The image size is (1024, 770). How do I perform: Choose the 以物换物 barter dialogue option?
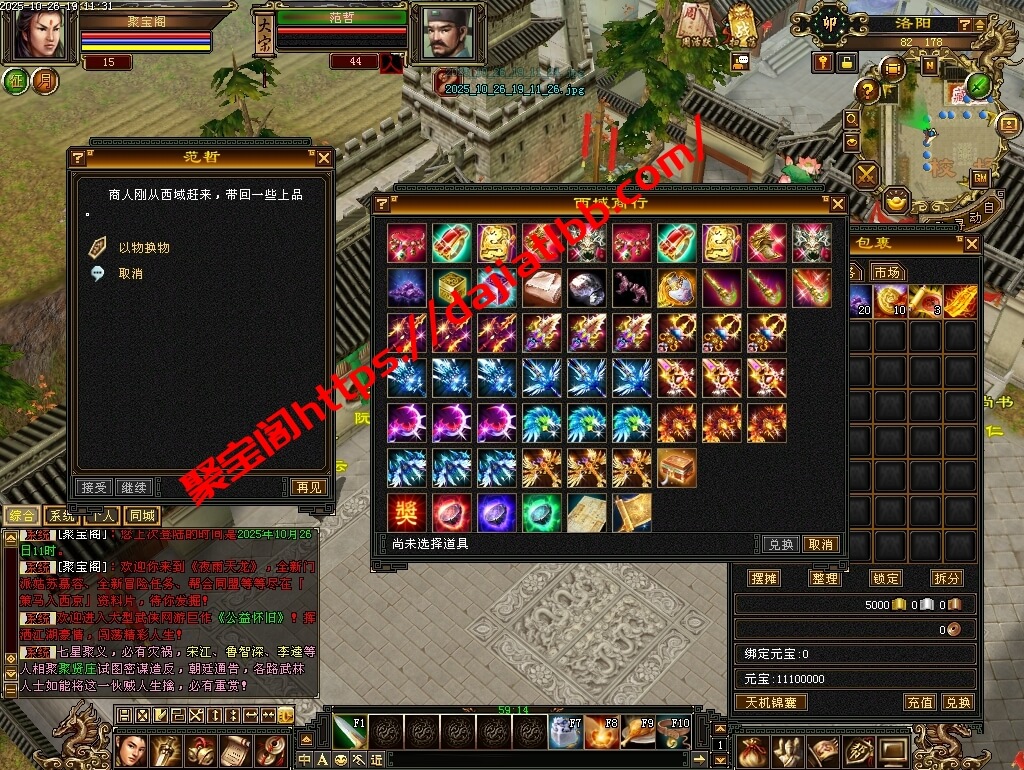(144, 248)
